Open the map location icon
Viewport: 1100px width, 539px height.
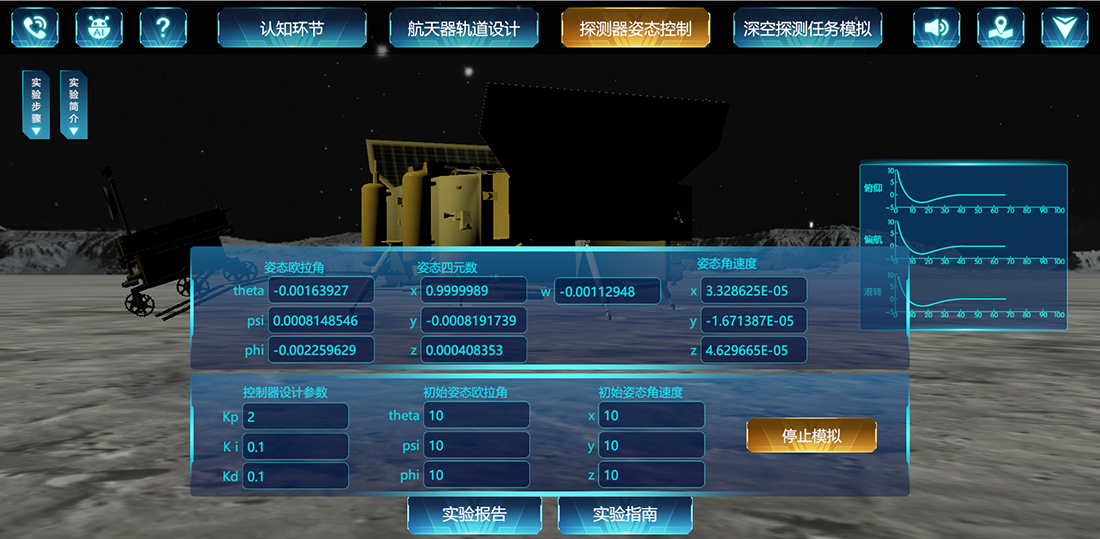coord(1001,28)
